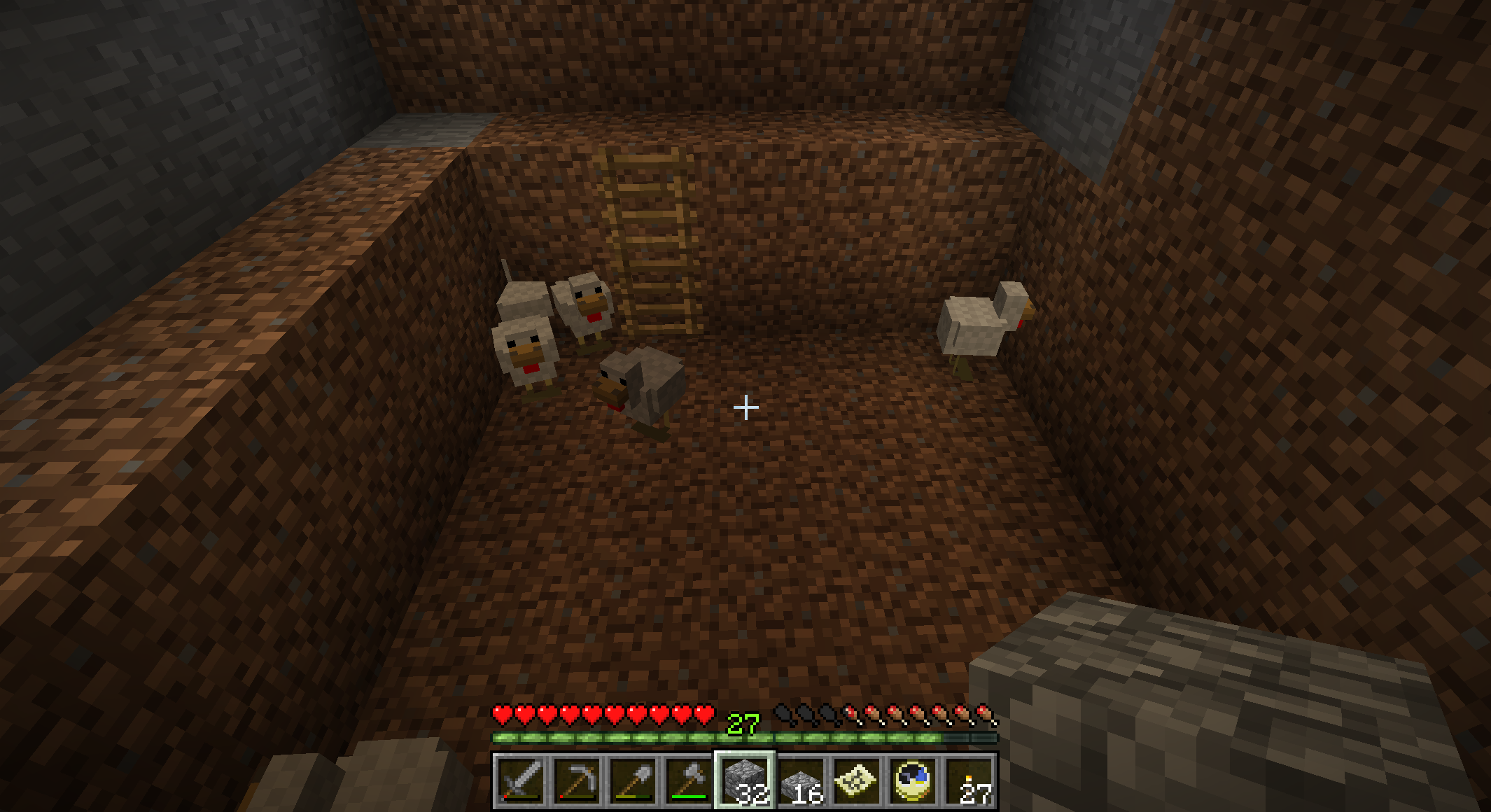Select the map item slot
Screen dimensions: 1491x812
coord(857,780)
